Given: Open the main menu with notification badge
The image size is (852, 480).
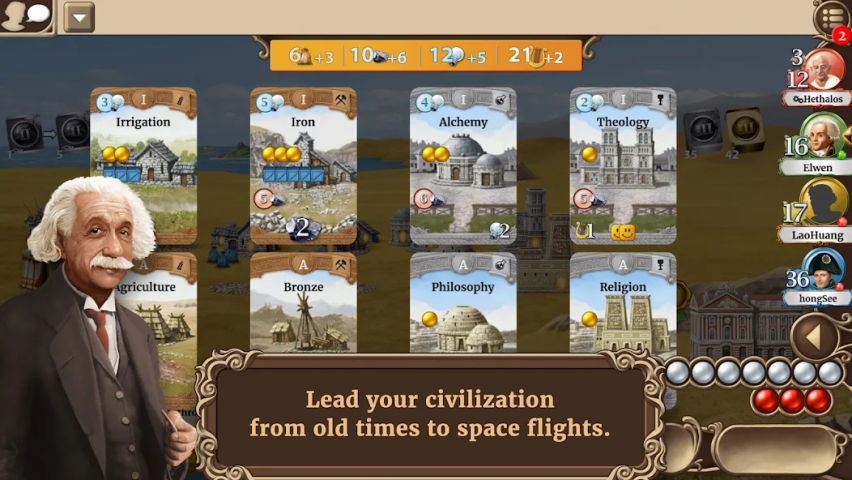Looking at the screenshot, I should [x=832, y=19].
